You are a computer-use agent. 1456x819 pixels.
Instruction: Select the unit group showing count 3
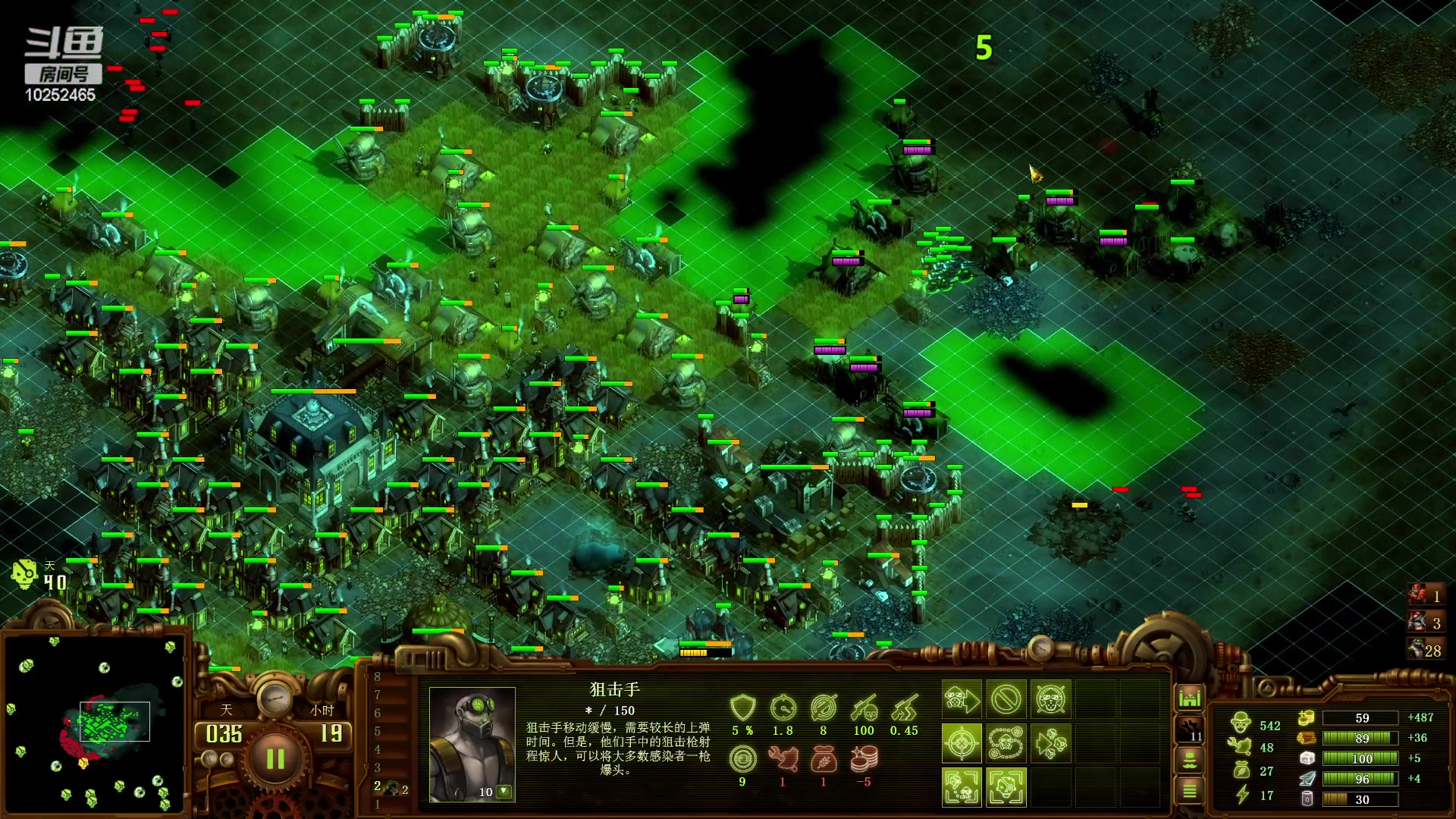click(x=1426, y=623)
